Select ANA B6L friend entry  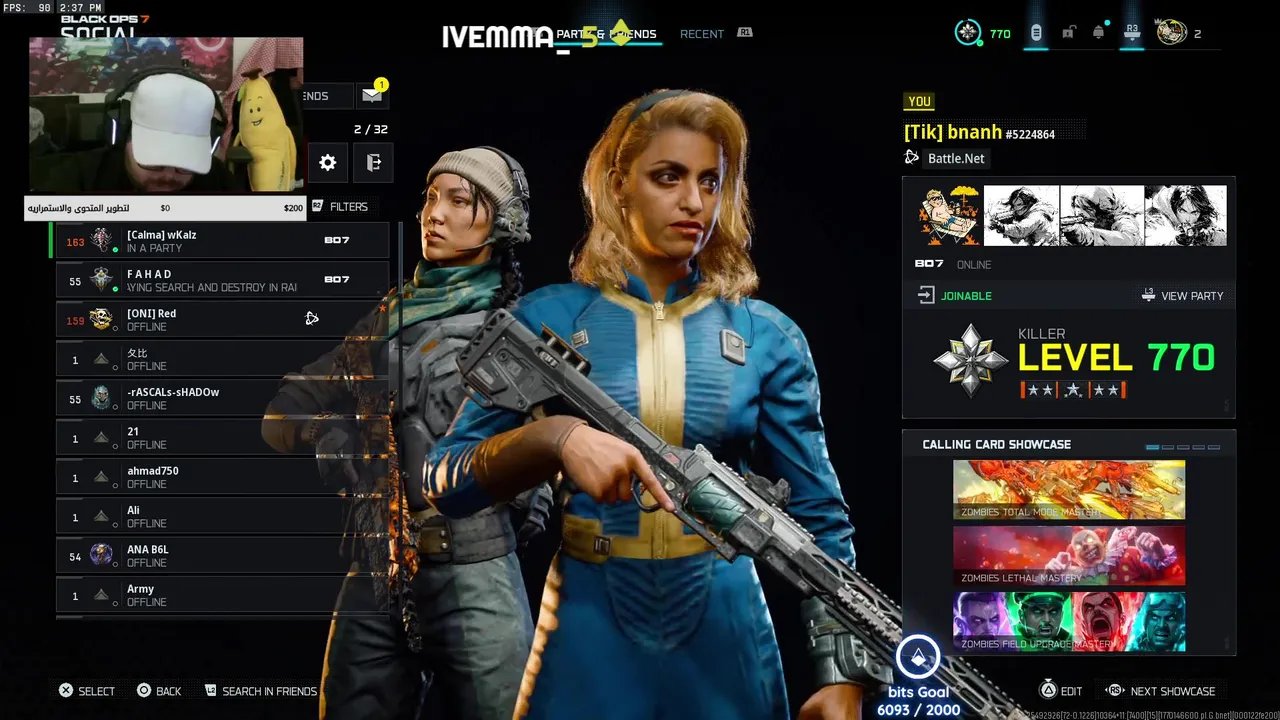click(222, 556)
